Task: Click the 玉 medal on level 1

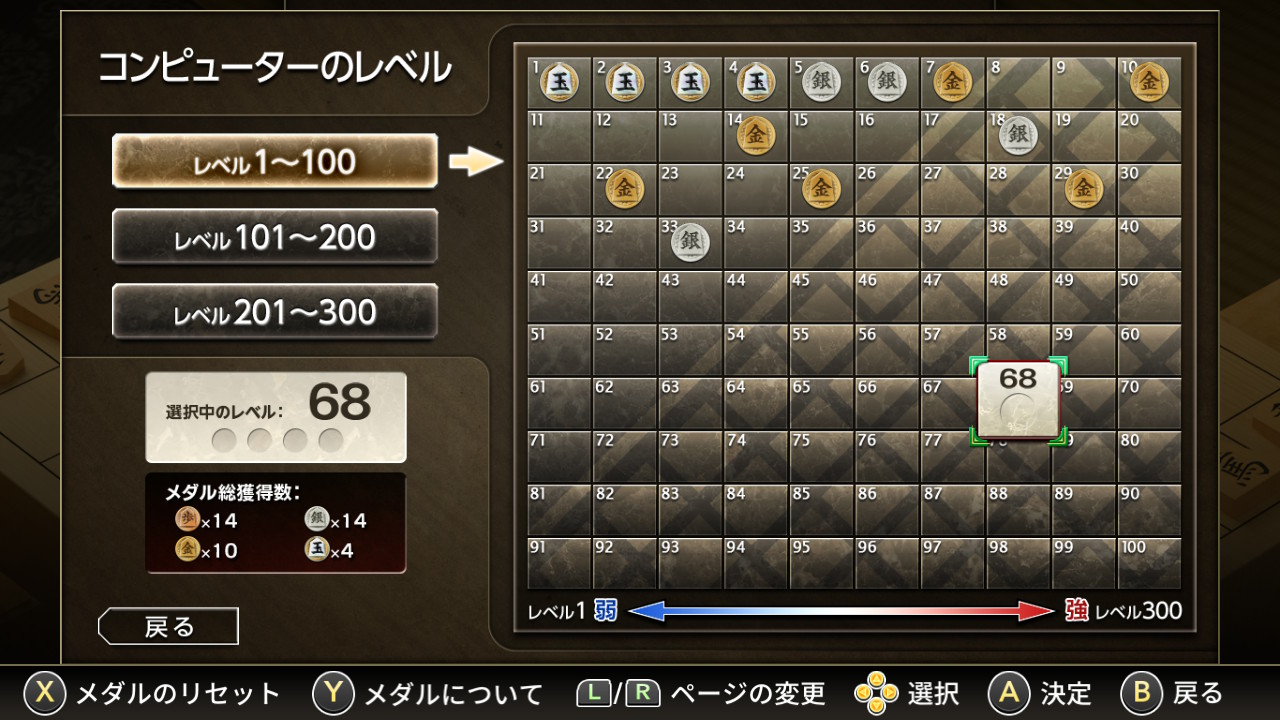Action: click(x=558, y=82)
